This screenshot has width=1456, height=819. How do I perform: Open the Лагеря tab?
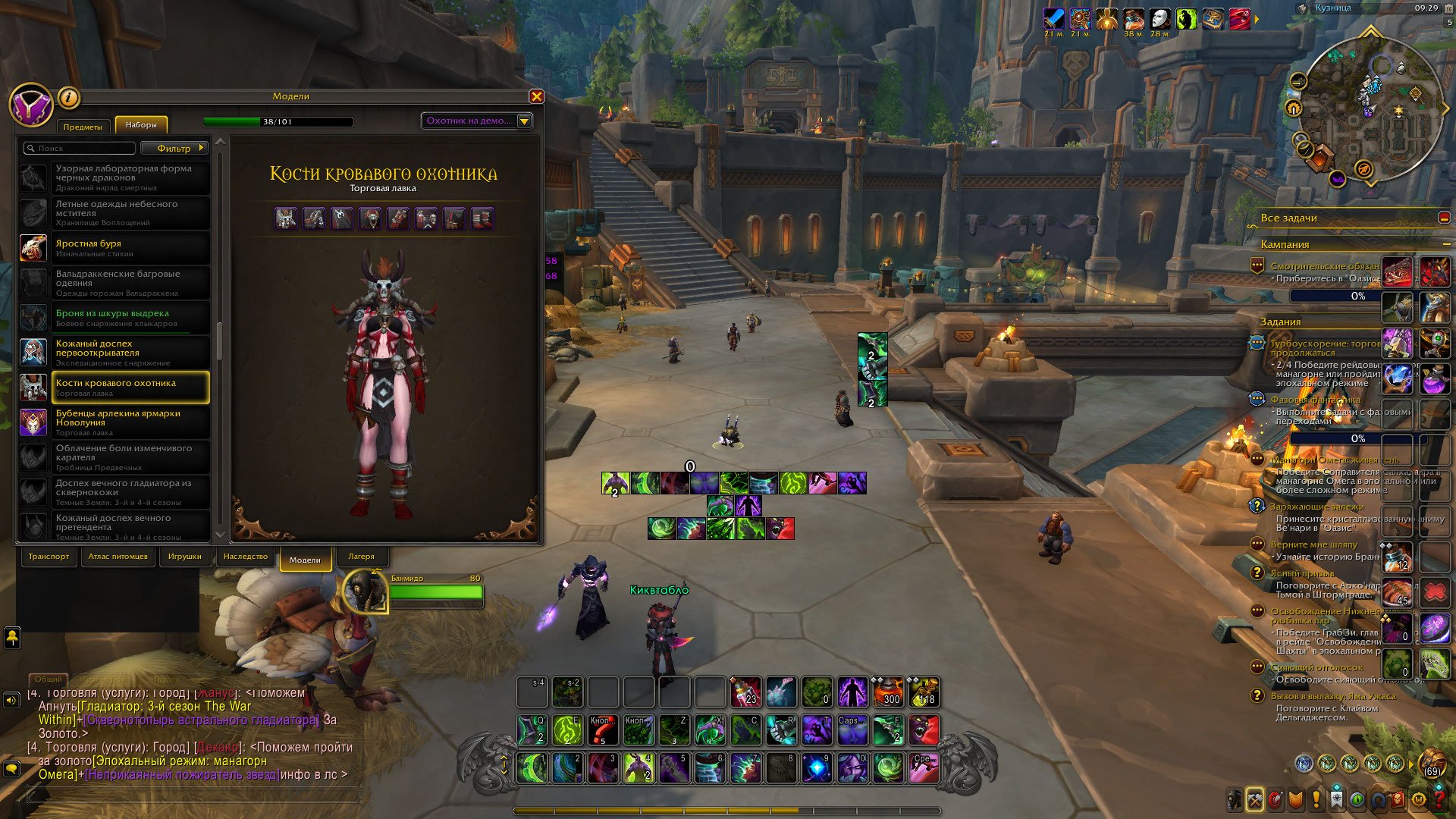coord(361,557)
